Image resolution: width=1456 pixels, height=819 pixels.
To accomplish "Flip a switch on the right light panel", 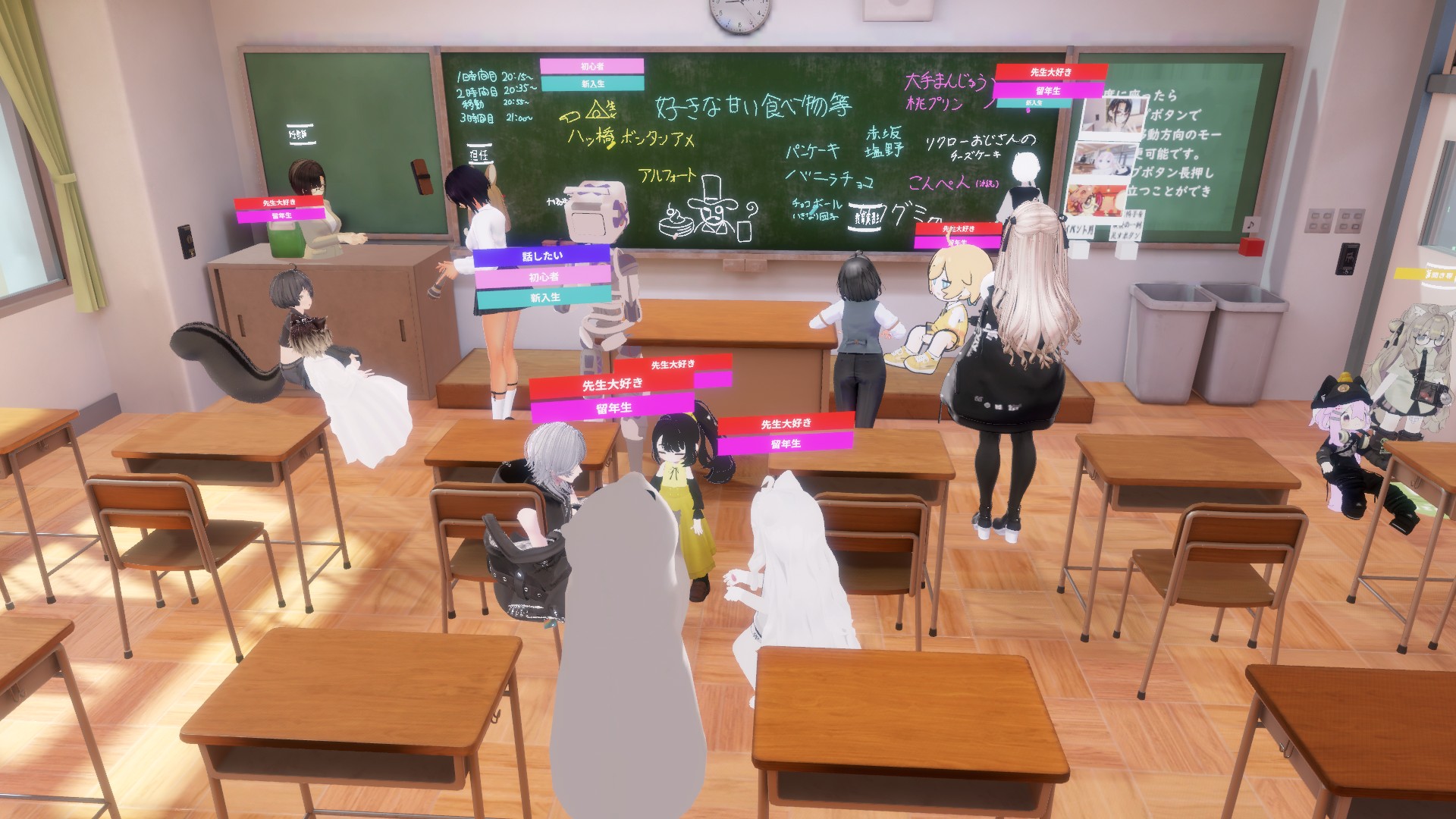I will coord(1351,221).
